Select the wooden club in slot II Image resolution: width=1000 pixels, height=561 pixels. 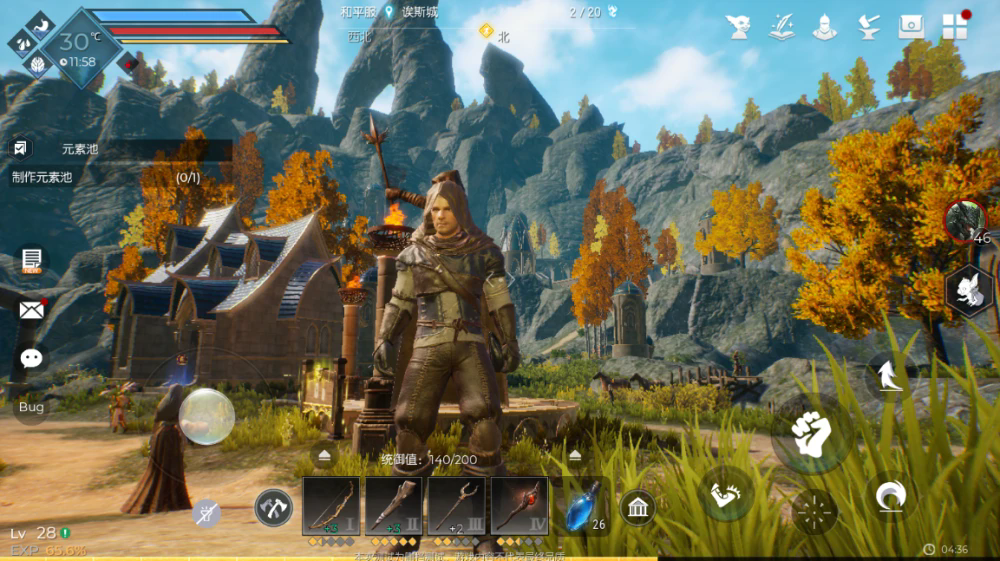coord(393,506)
